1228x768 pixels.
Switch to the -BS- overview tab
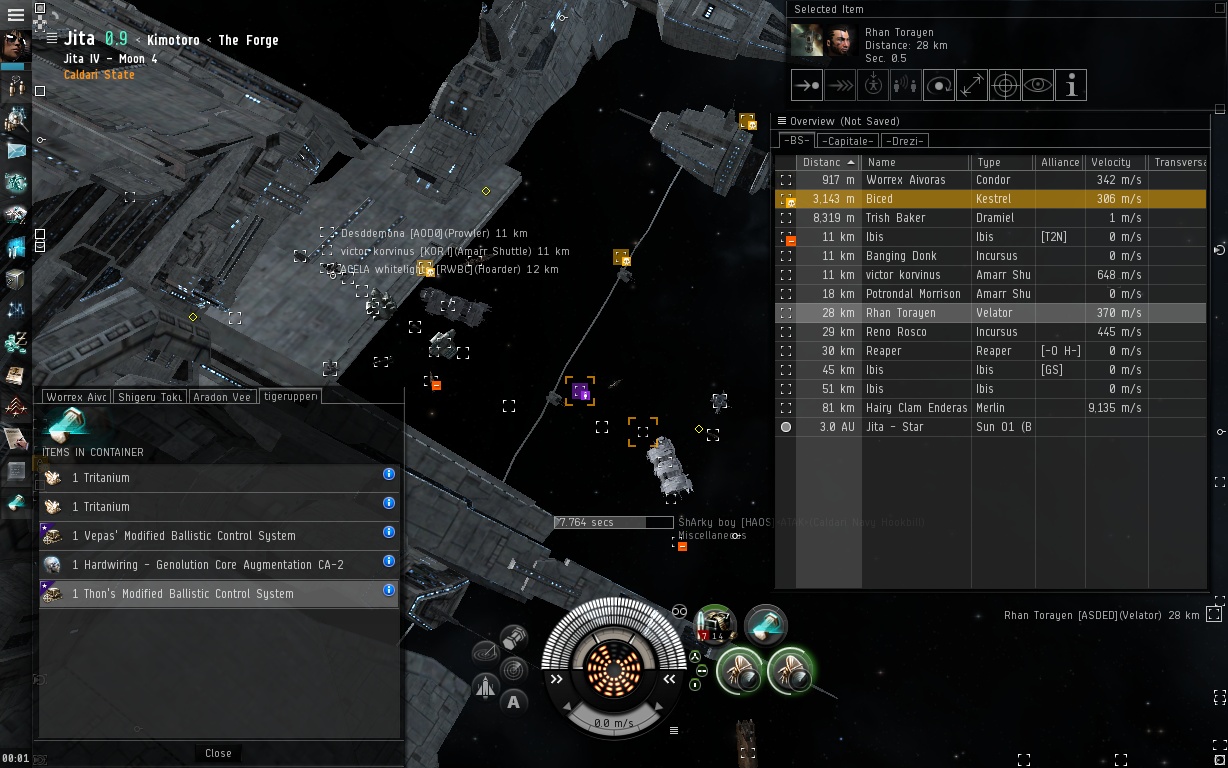796,141
